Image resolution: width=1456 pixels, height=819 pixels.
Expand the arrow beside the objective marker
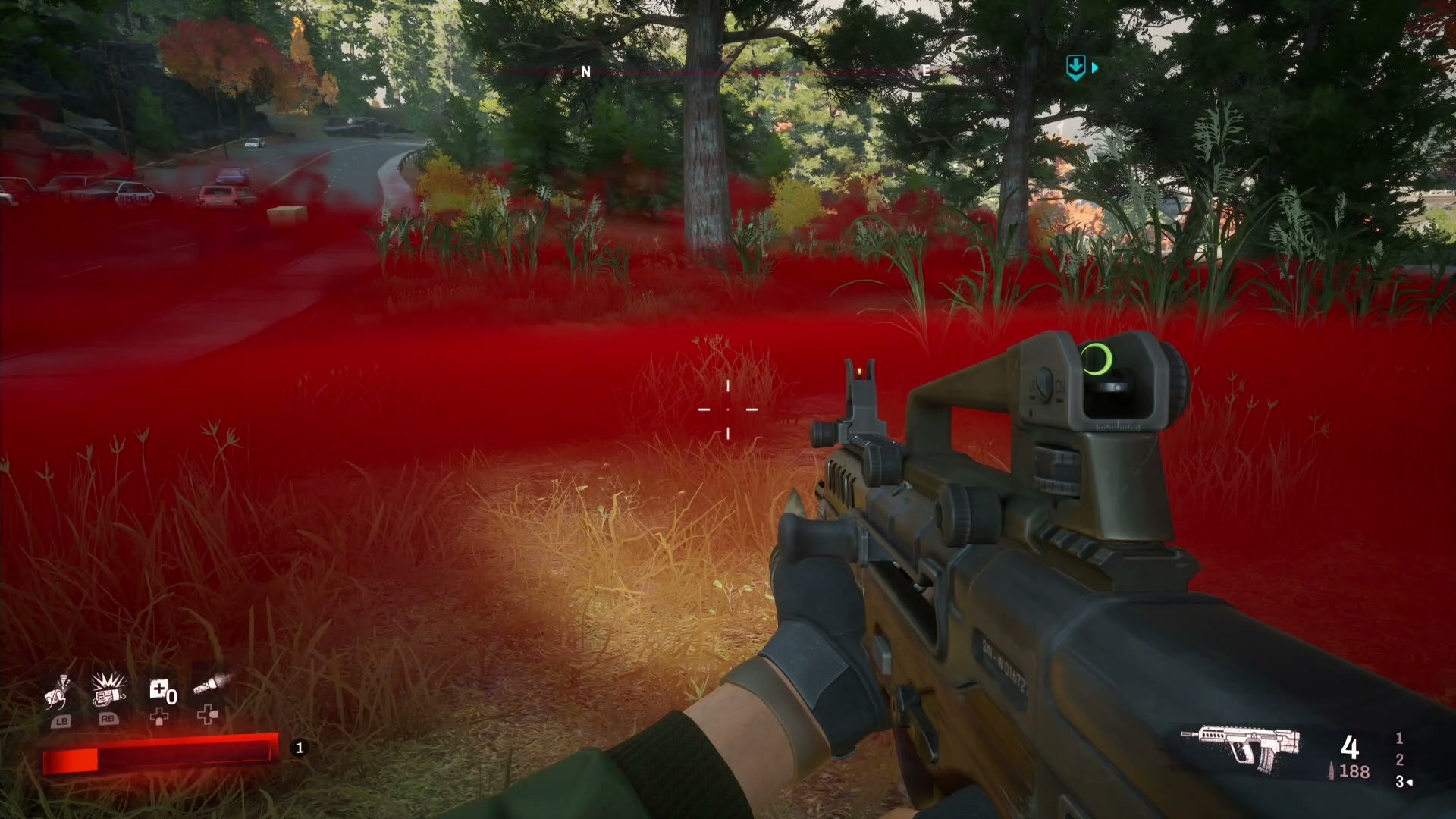[x=1095, y=67]
